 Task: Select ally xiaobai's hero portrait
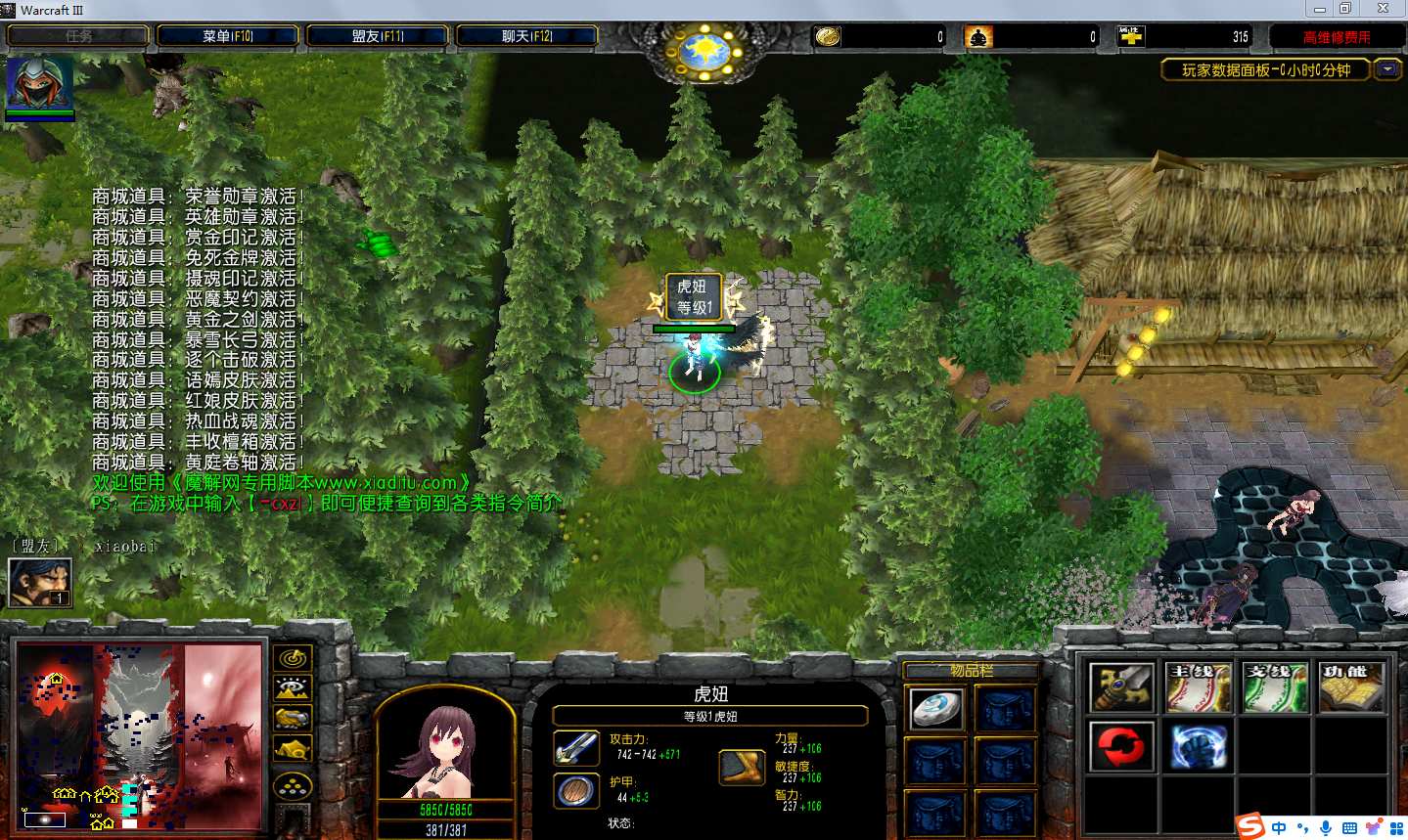[40, 583]
